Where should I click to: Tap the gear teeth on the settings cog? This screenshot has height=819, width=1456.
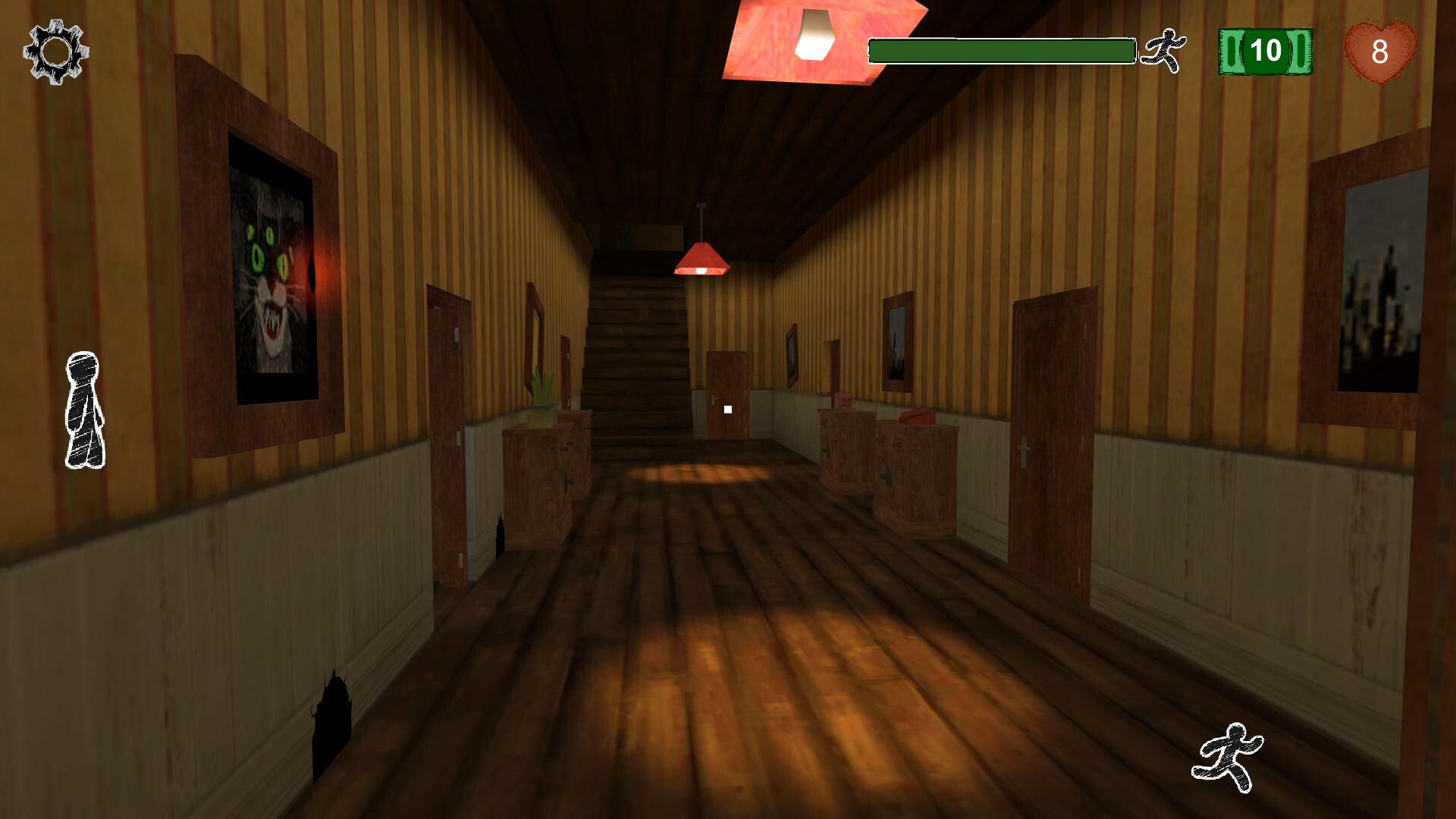click(x=53, y=52)
